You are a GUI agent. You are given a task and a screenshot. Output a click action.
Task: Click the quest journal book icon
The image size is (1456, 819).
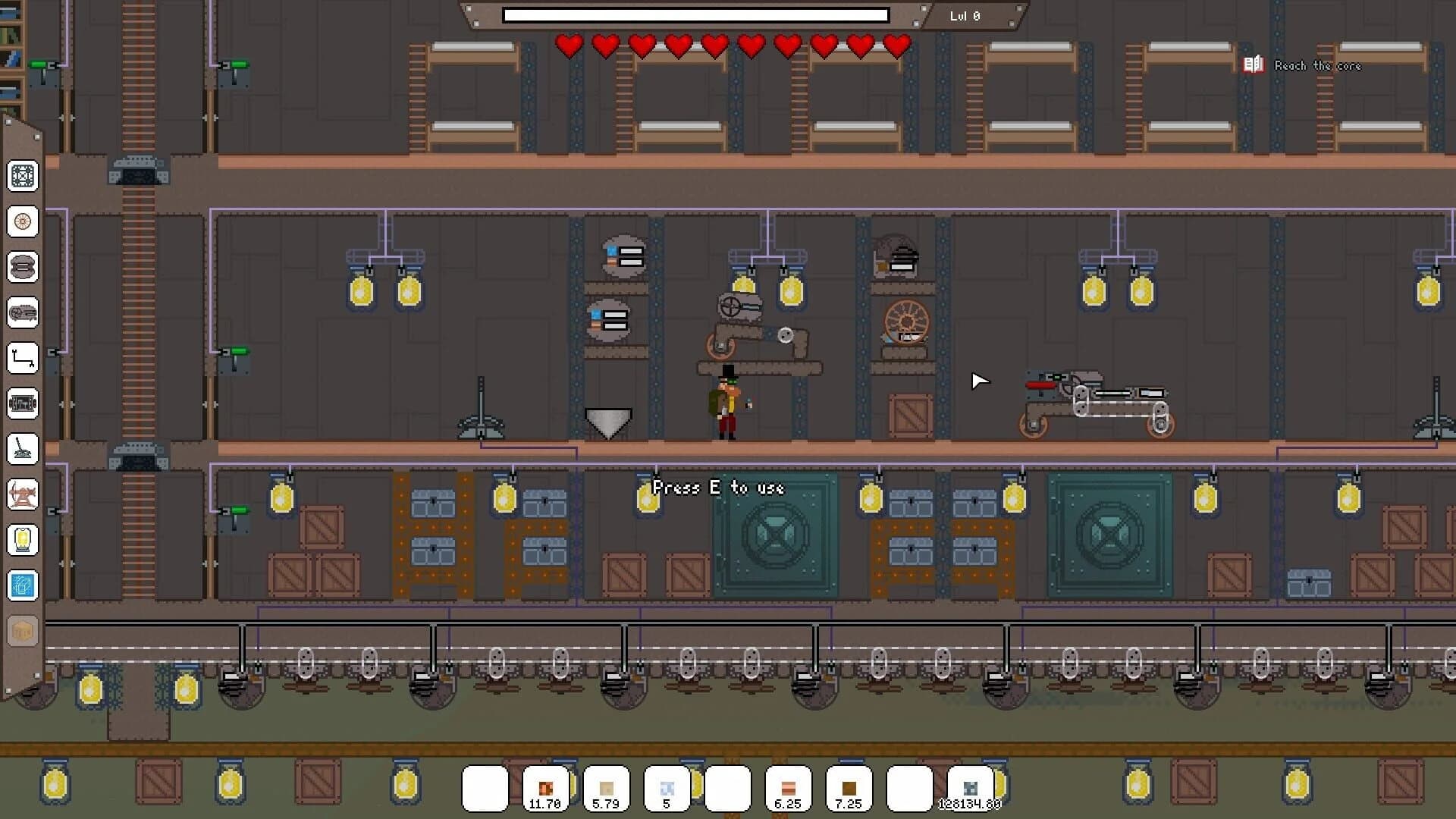pos(1253,64)
